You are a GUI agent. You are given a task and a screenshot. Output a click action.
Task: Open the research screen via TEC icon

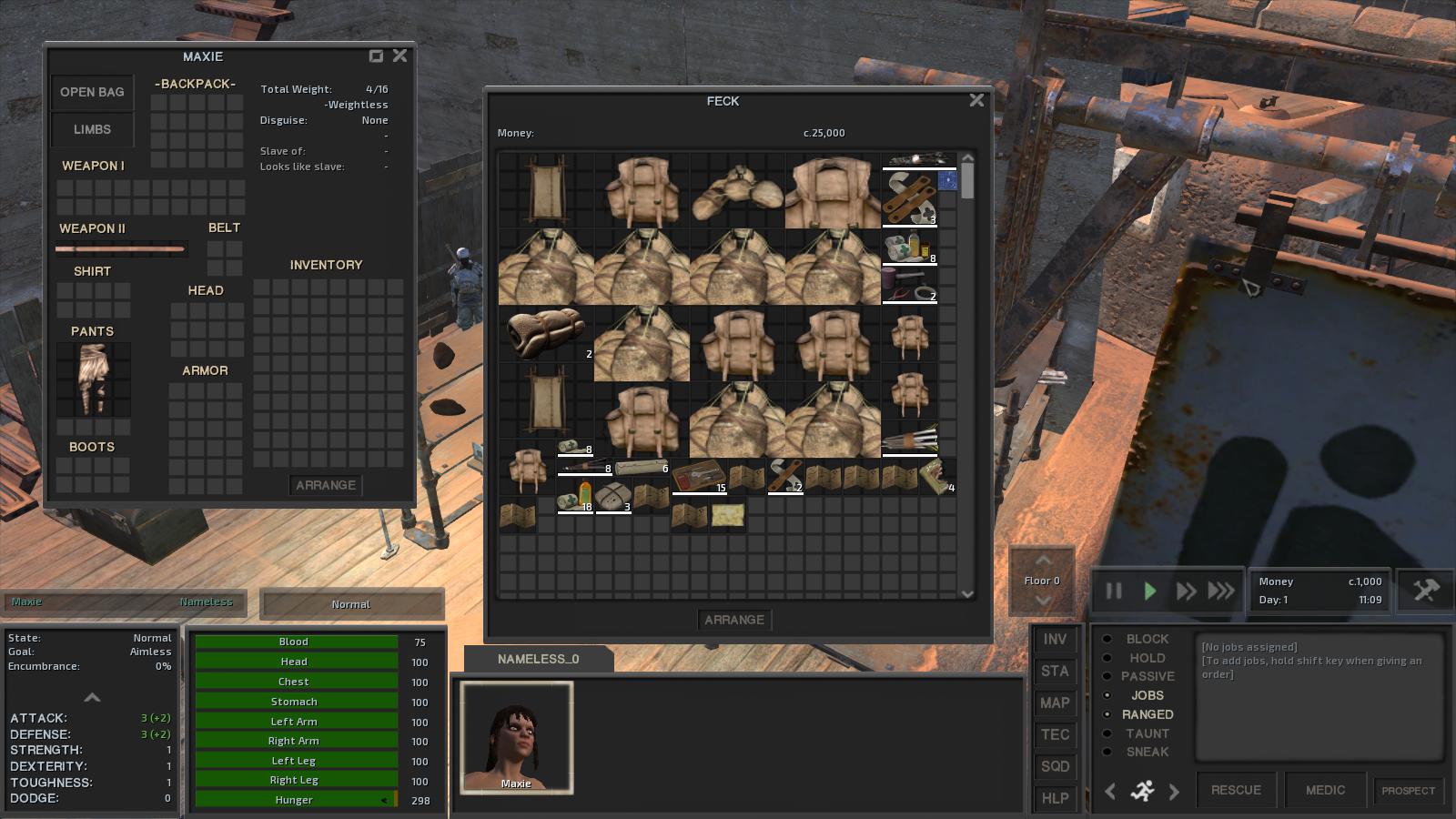coord(1056,735)
